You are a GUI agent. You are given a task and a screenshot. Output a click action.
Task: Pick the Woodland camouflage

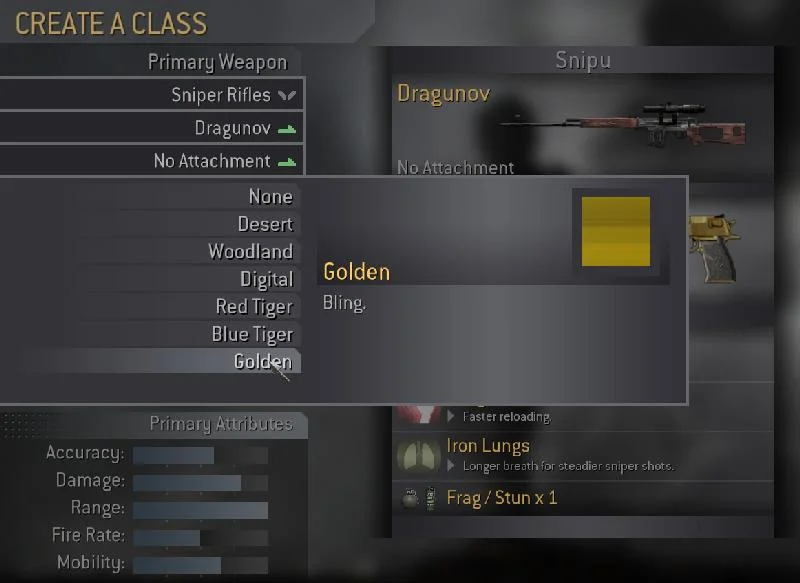coord(250,252)
